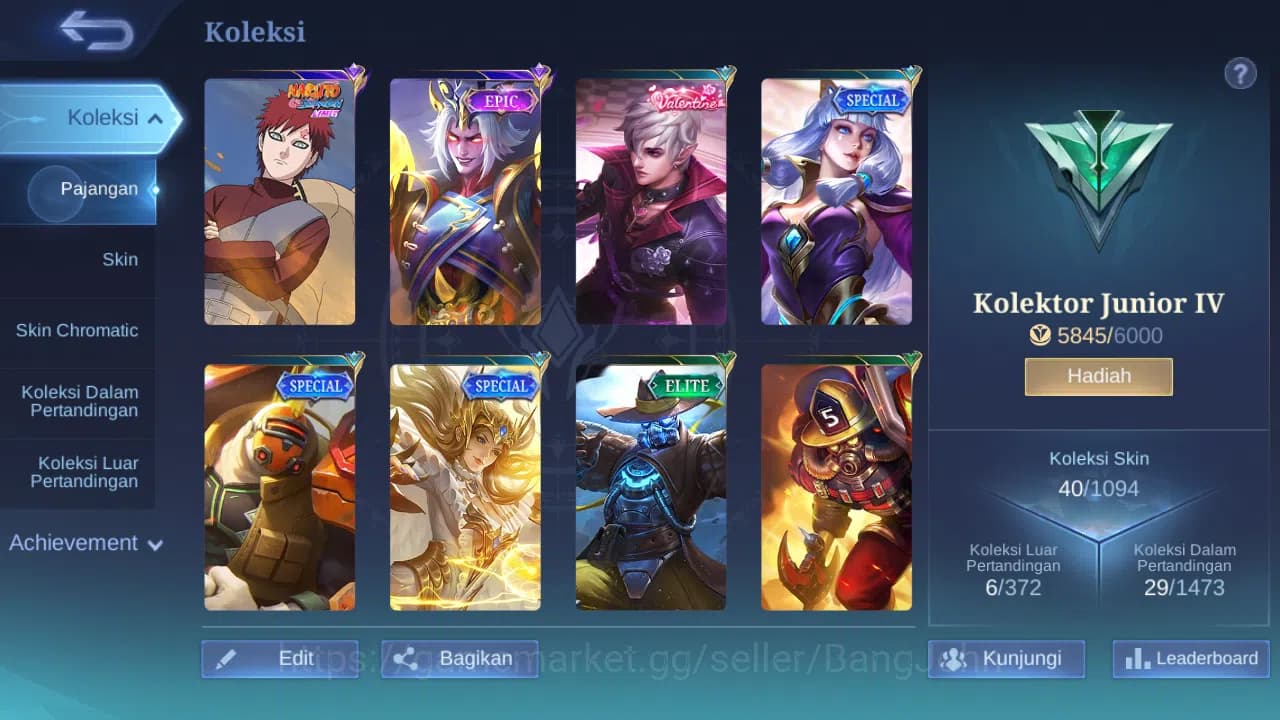Click the back arrow icon
The height and width of the screenshot is (720, 1280).
point(95,30)
